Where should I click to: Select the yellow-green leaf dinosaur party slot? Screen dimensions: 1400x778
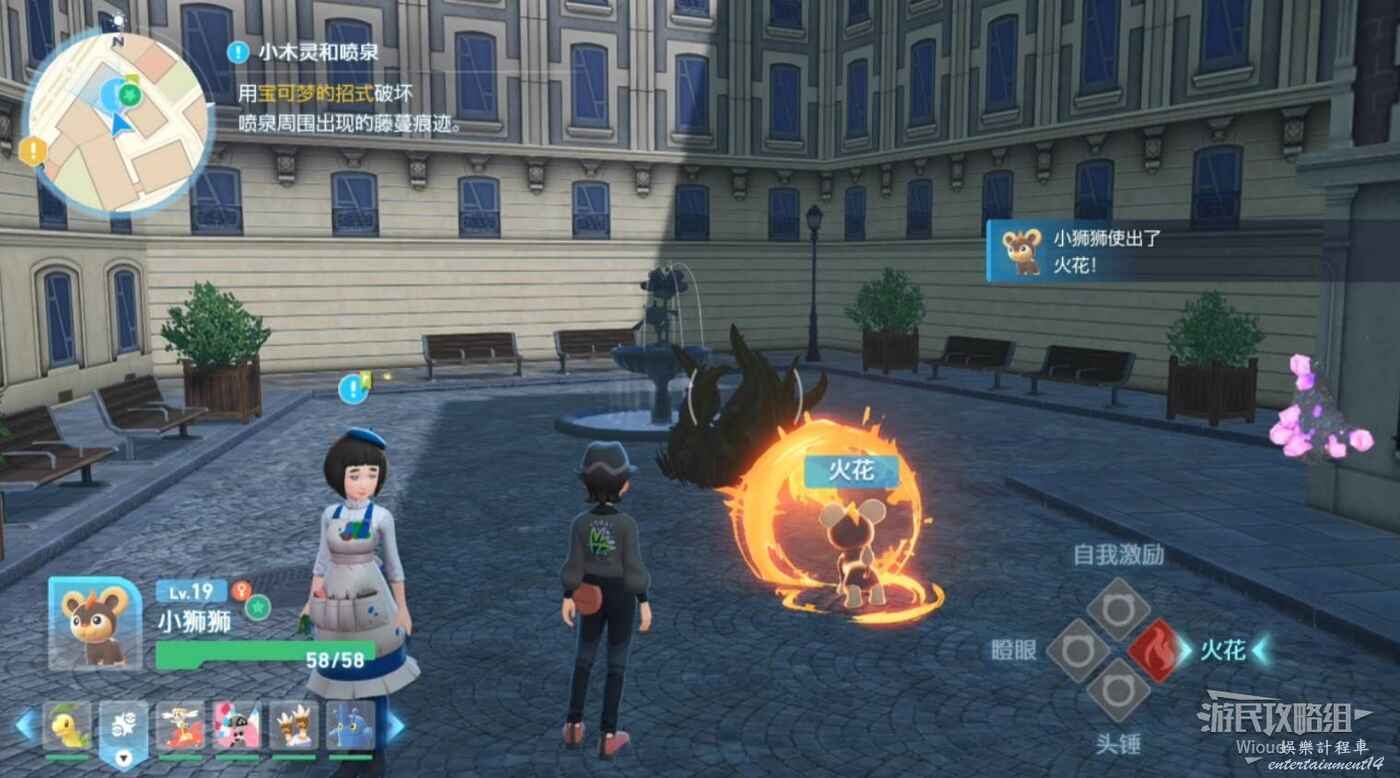coord(66,727)
